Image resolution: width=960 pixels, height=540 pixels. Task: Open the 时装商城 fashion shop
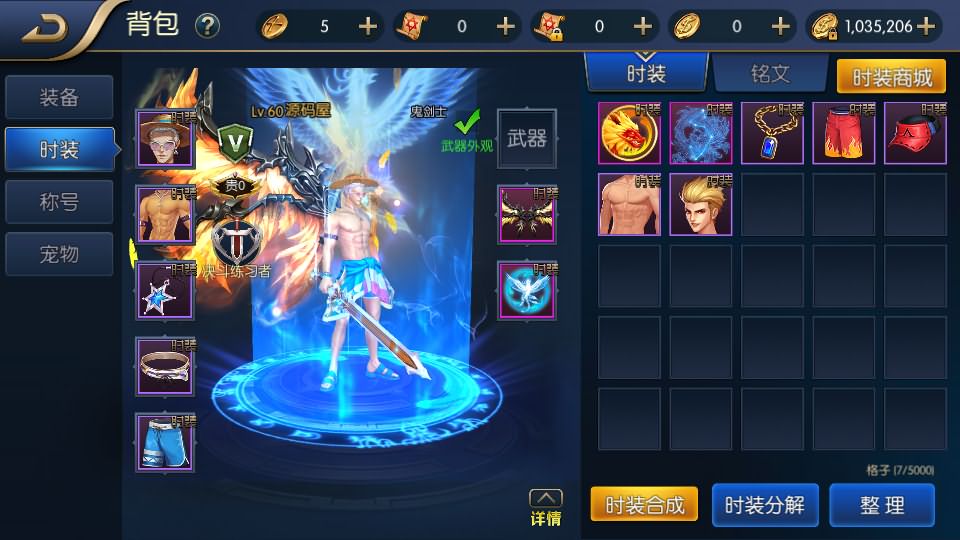(891, 76)
